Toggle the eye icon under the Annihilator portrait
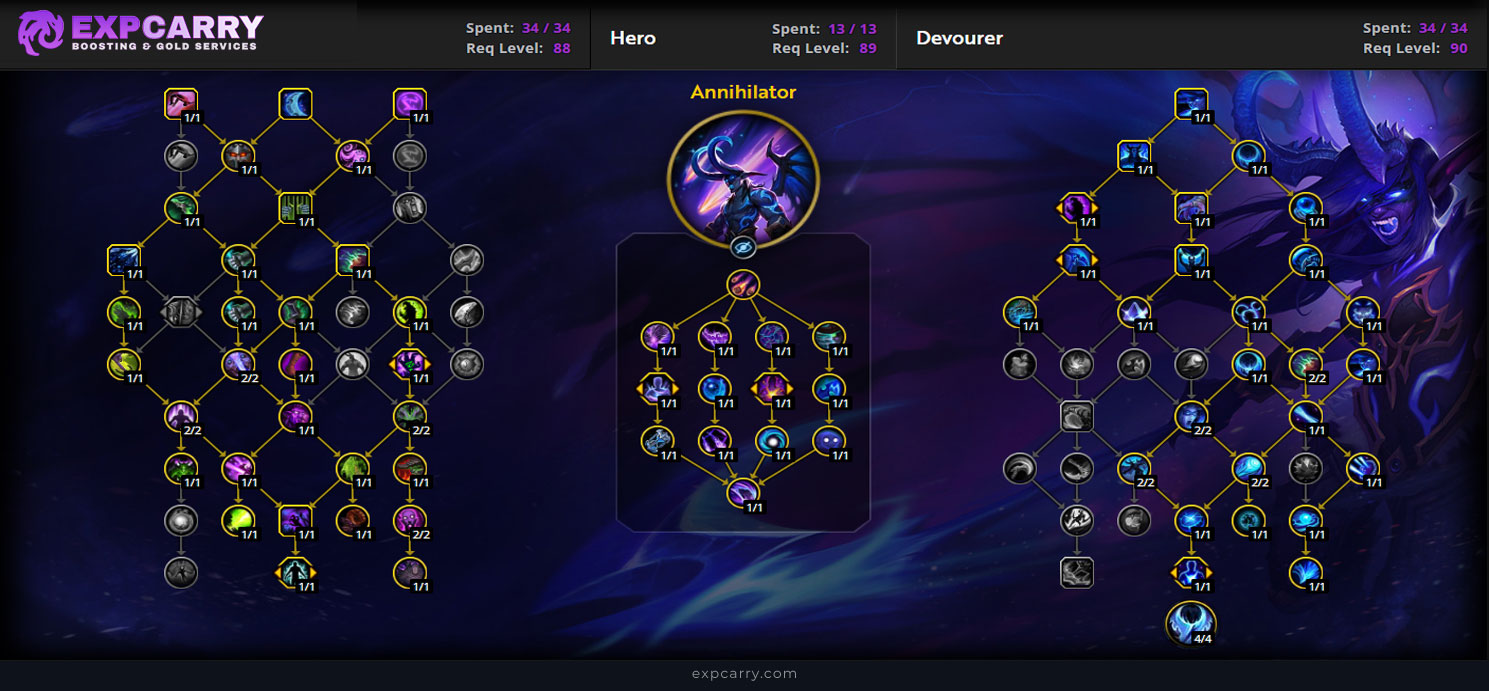The image size is (1489, 691). (743, 247)
